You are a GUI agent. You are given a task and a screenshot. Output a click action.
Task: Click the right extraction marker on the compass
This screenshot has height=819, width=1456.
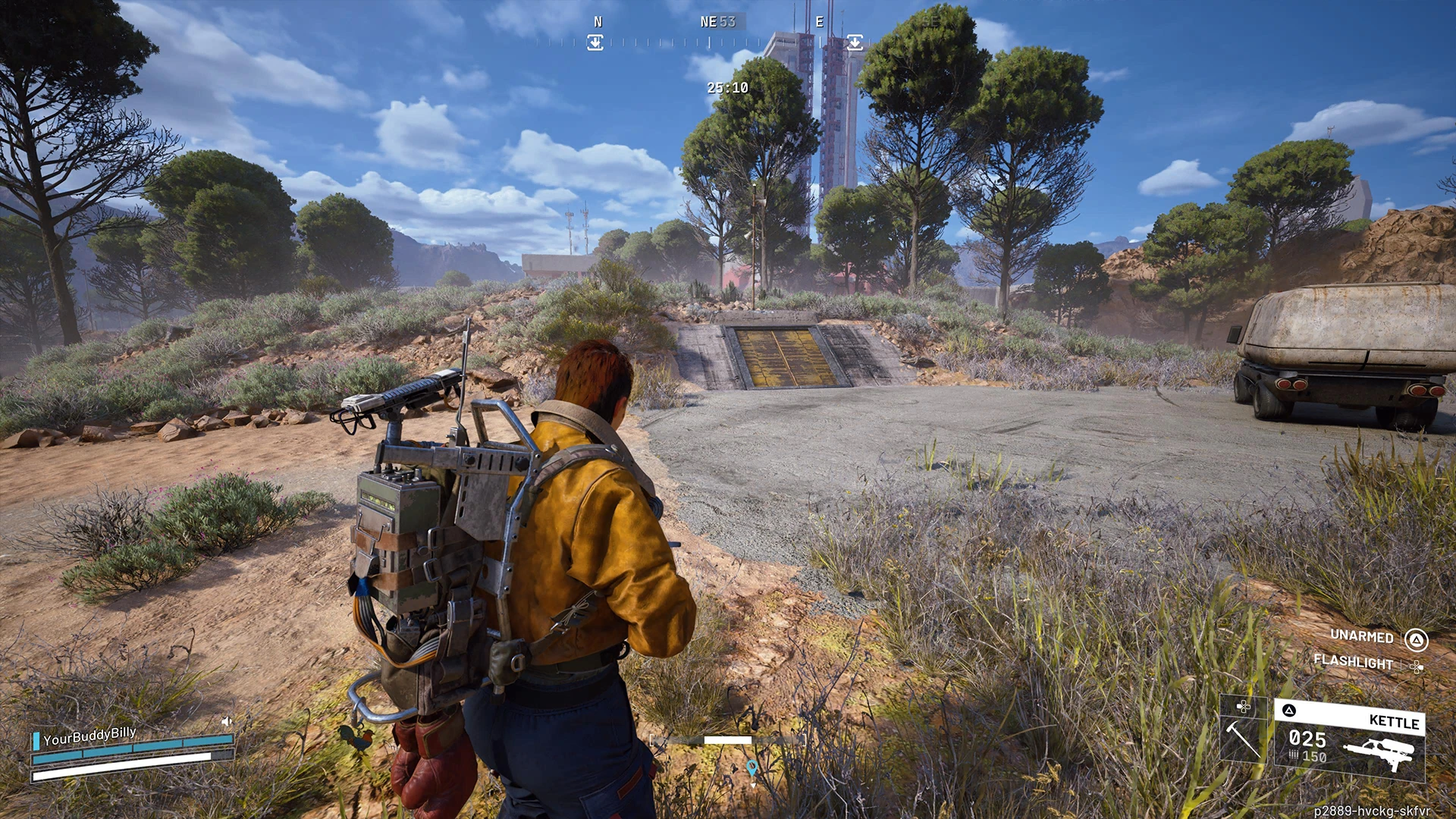tap(855, 42)
